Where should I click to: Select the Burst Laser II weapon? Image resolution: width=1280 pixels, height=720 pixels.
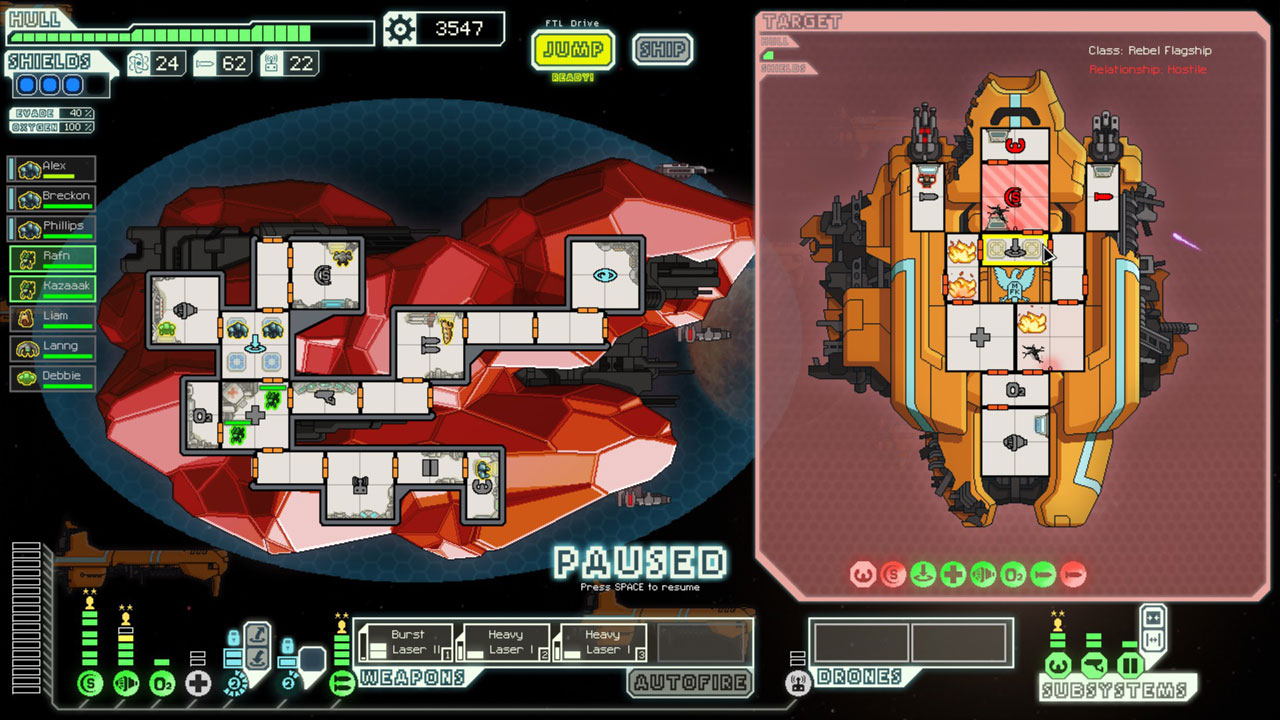[x=405, y=643]
